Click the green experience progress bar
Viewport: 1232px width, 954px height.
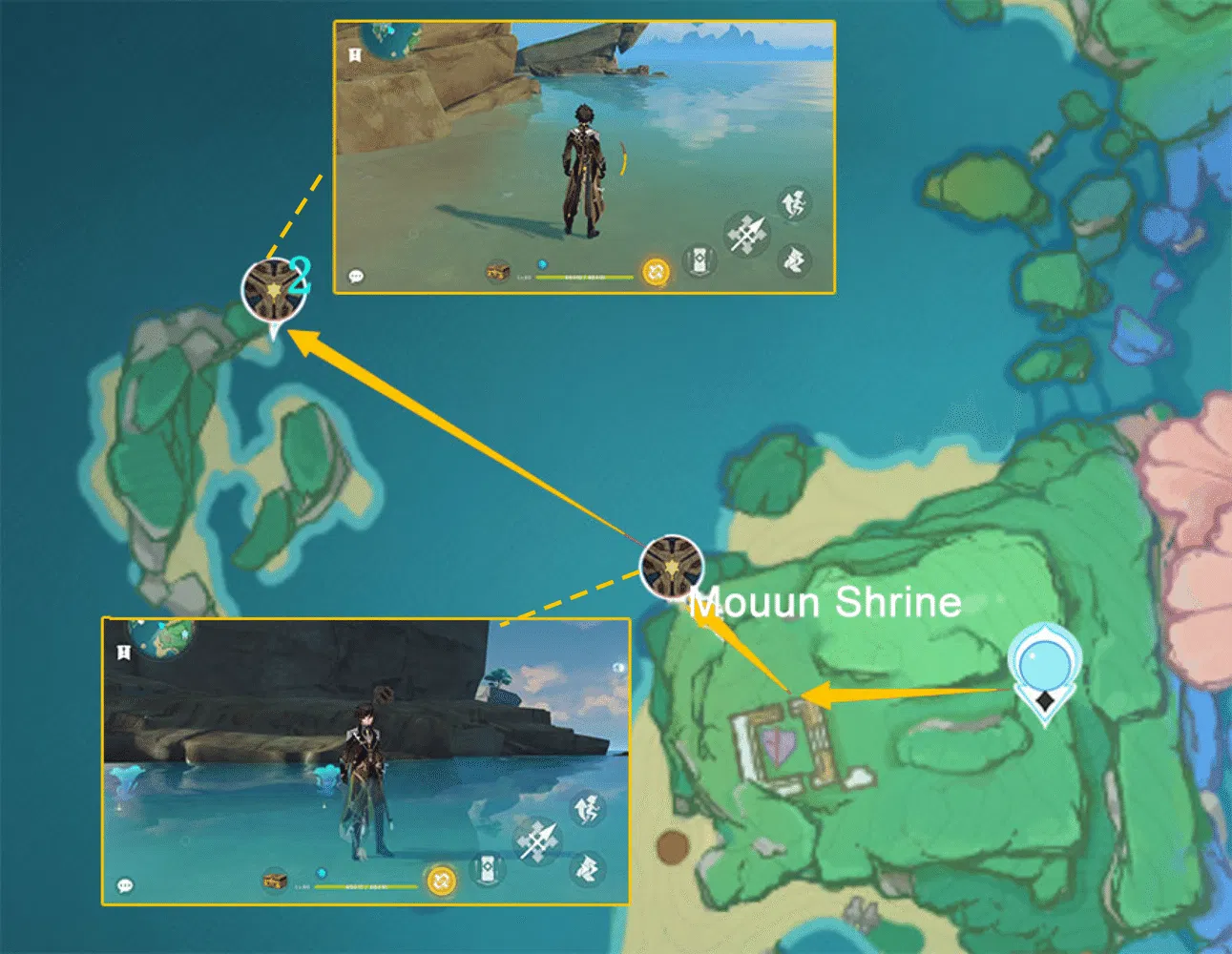(586, 277)
